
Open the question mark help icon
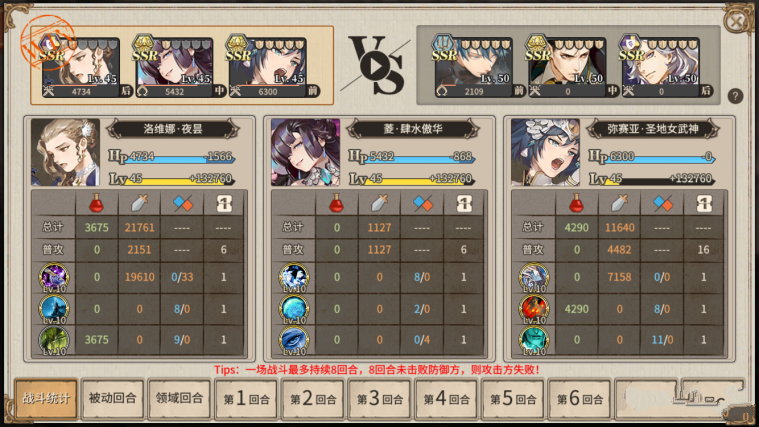[x=735, y=96]
